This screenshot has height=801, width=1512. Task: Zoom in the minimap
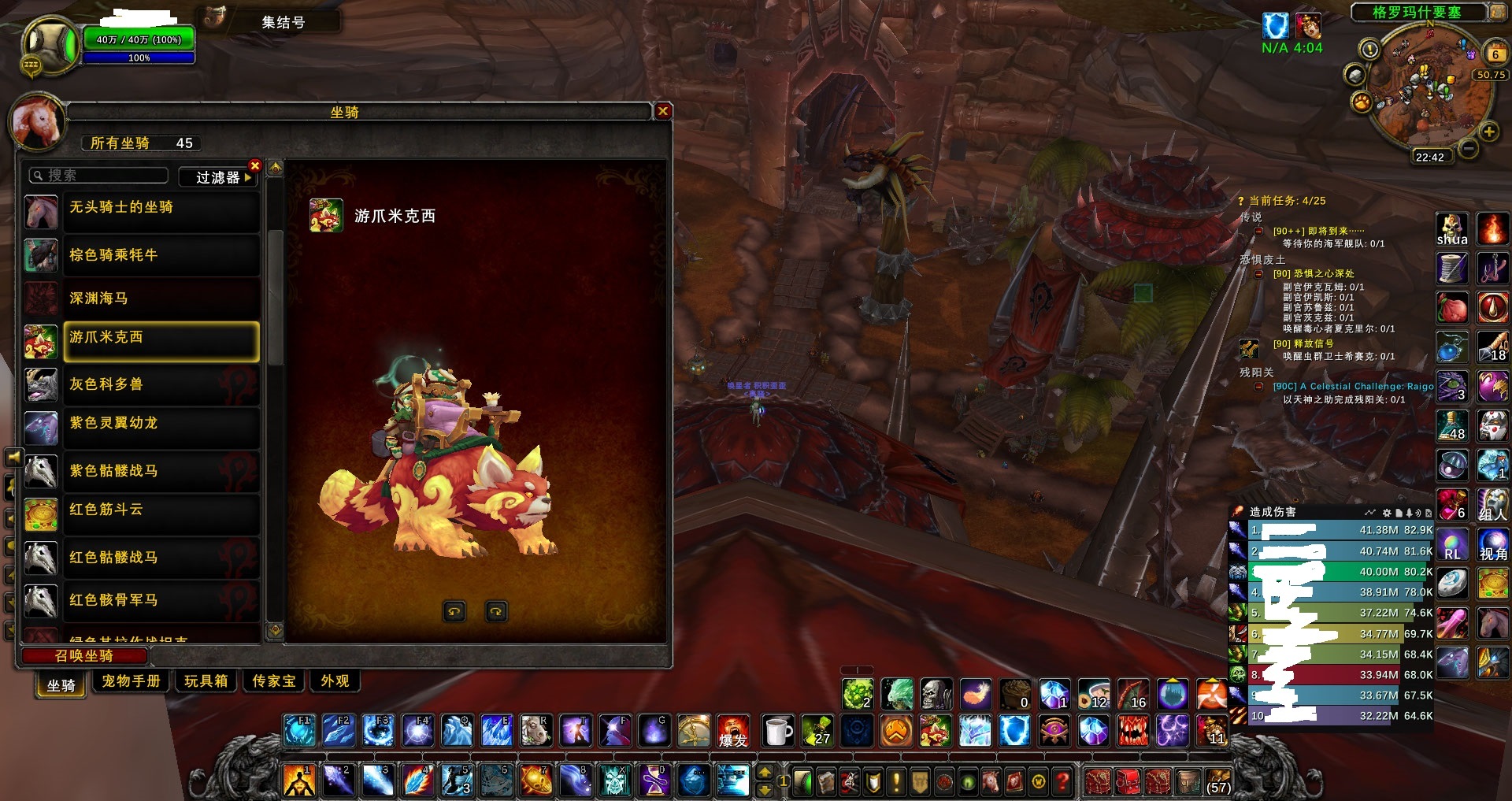(x=1488, y=132)
